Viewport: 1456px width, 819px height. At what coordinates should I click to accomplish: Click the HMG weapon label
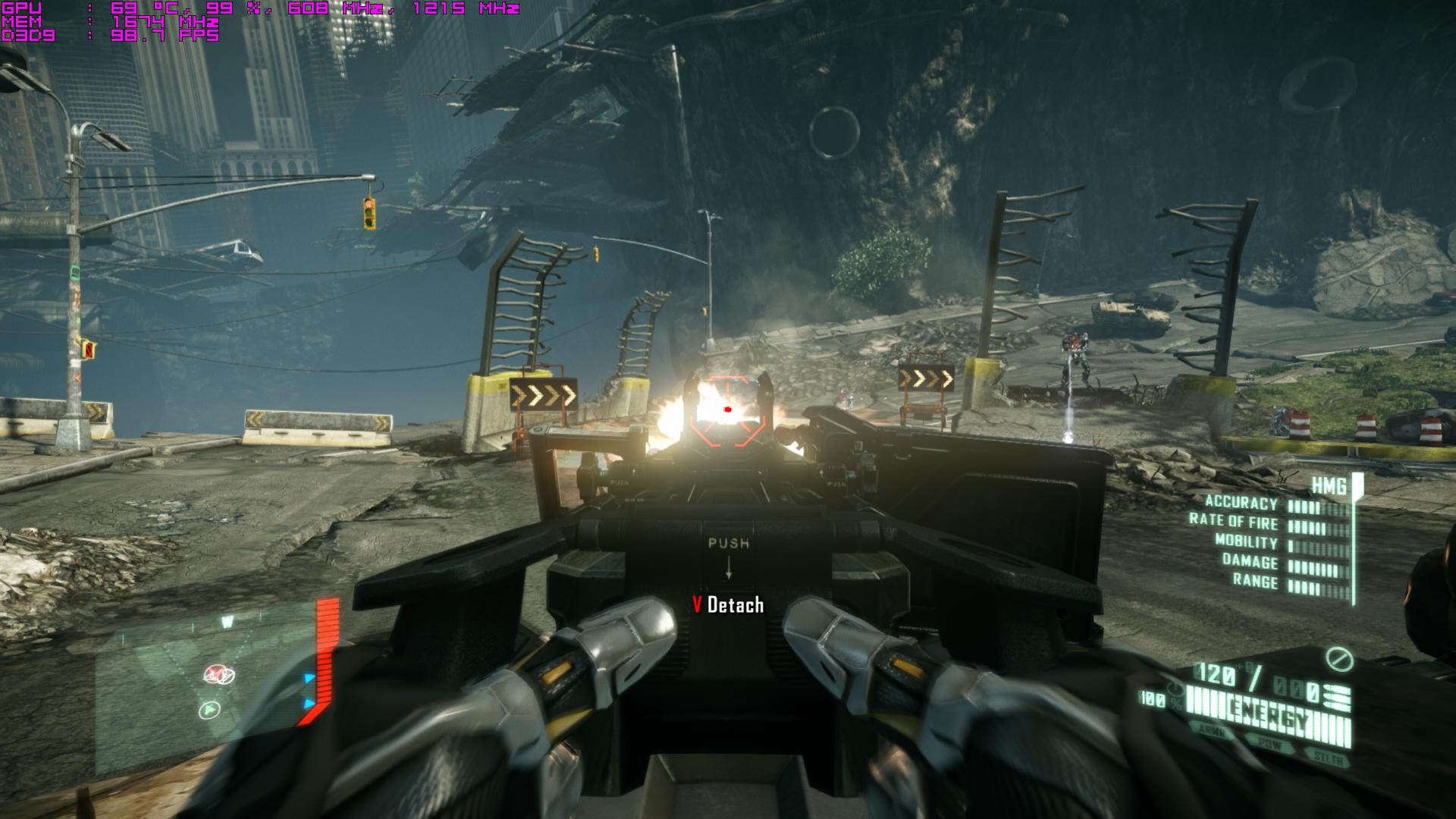pos(1329,486)
